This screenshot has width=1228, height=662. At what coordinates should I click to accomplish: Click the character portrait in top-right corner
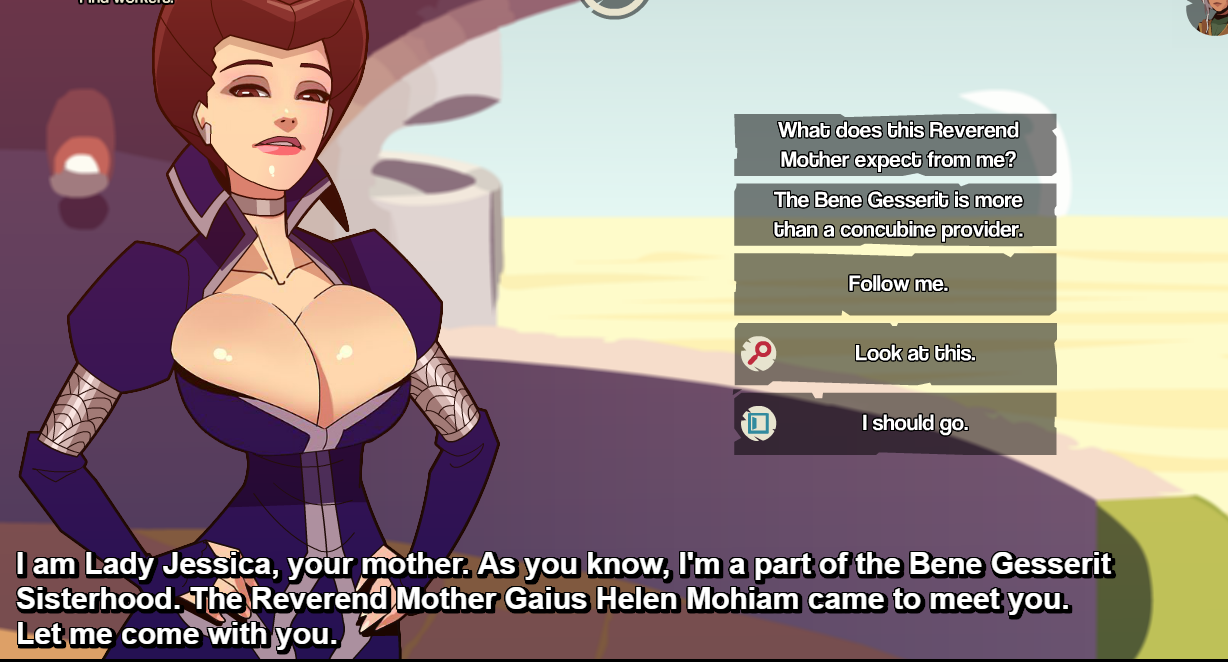(x=1209, y=14)
